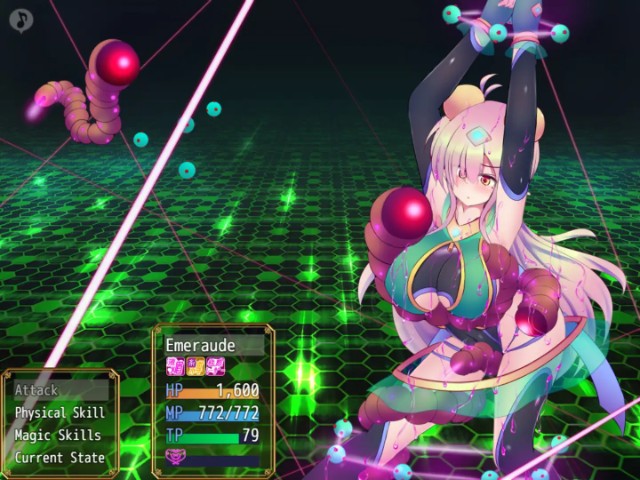640x480 pixels.
Task: Toggle the music note icon
Action: pos(20,19)
